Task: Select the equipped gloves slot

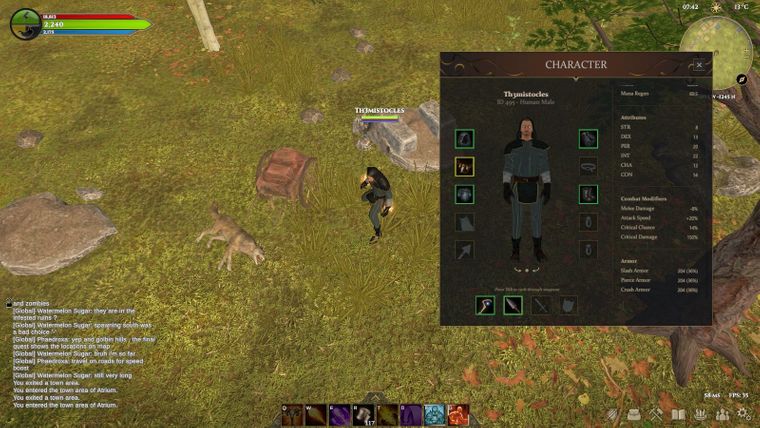Action: (x=588, y=139)
